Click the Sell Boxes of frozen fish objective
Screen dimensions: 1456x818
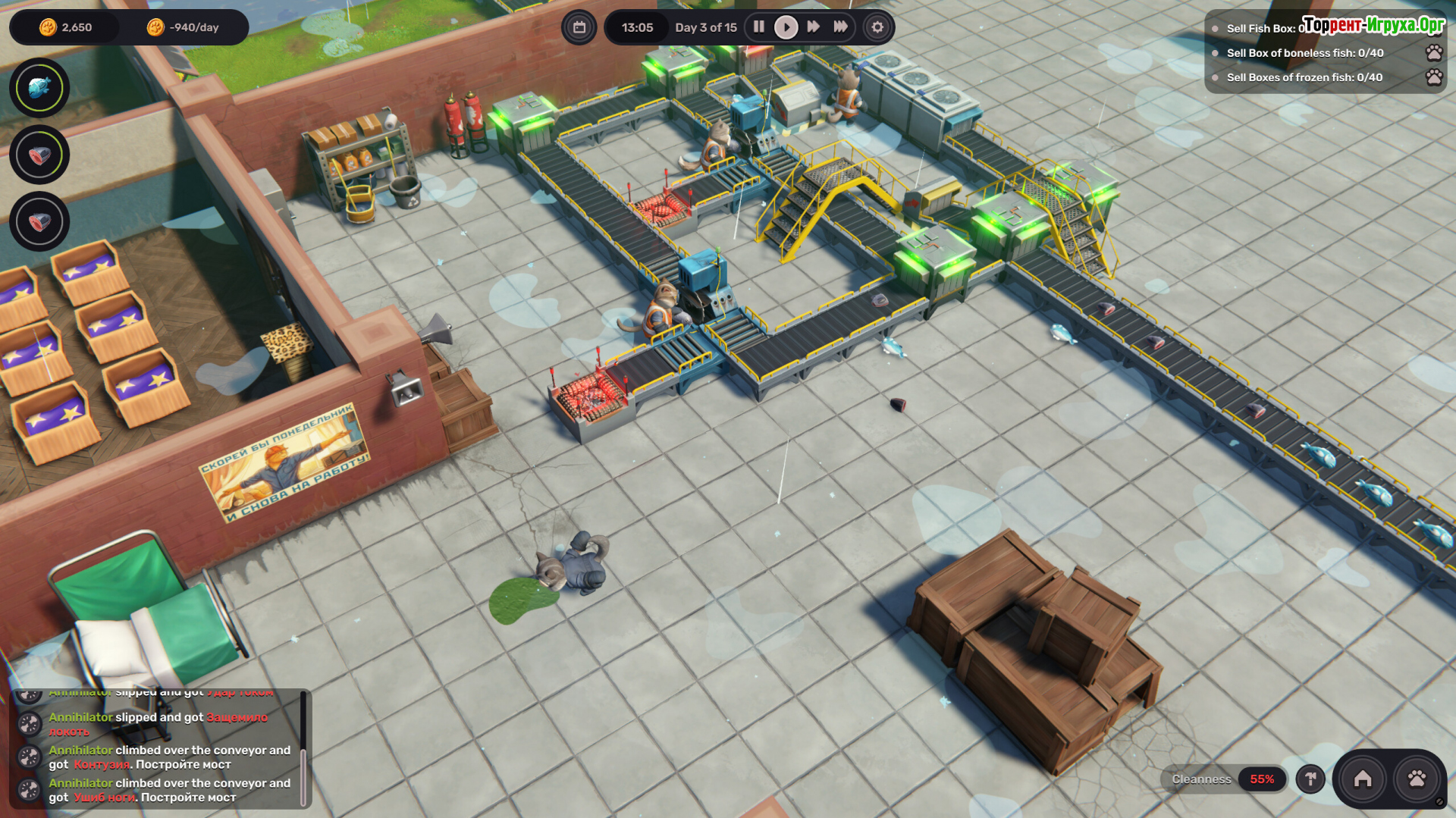pyautogui.click(x=1304, y=77)
